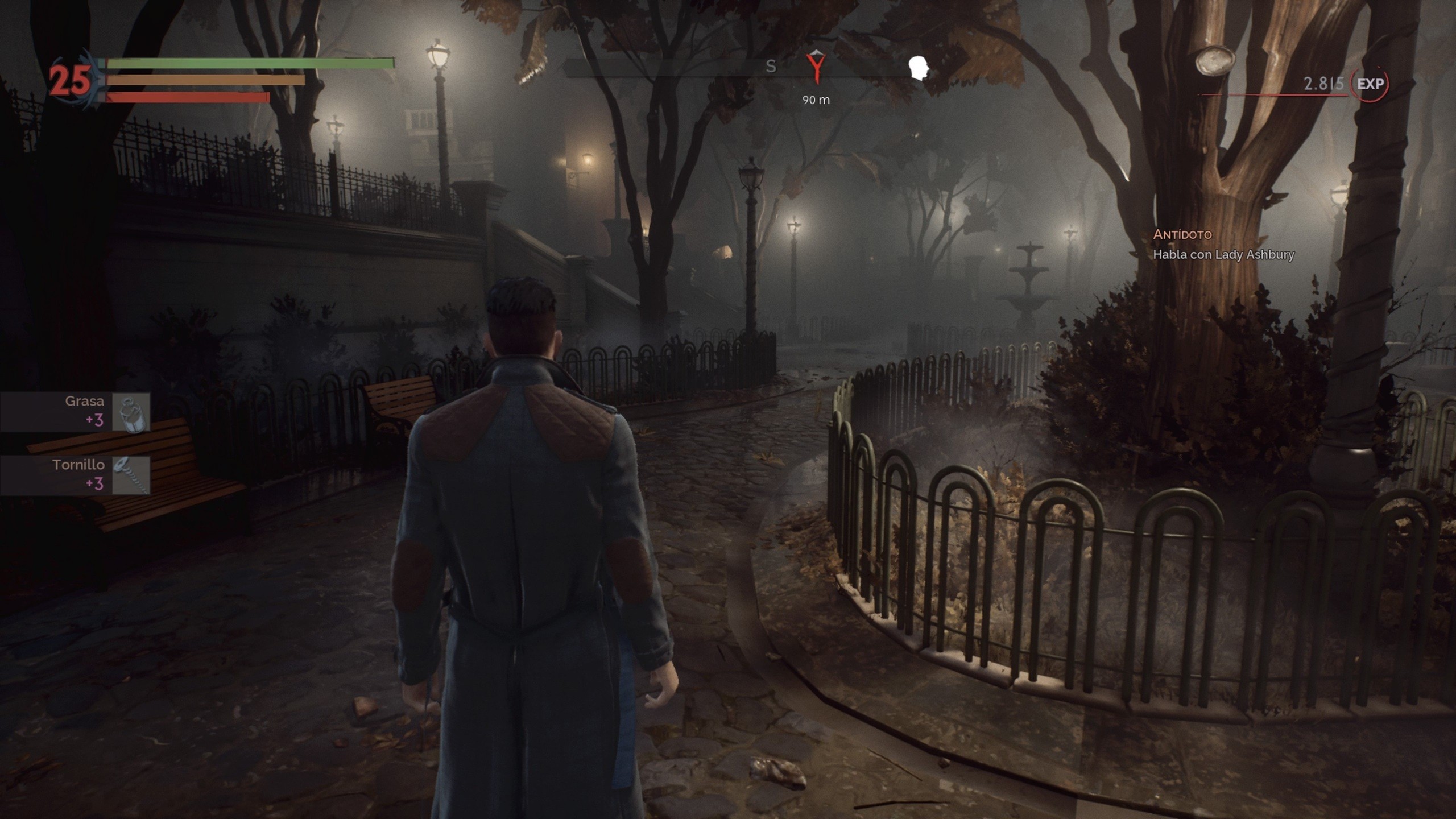1456x819 pixels.
Task: Select the small arrow above the quest marker
Action: [x=816, y=54]
